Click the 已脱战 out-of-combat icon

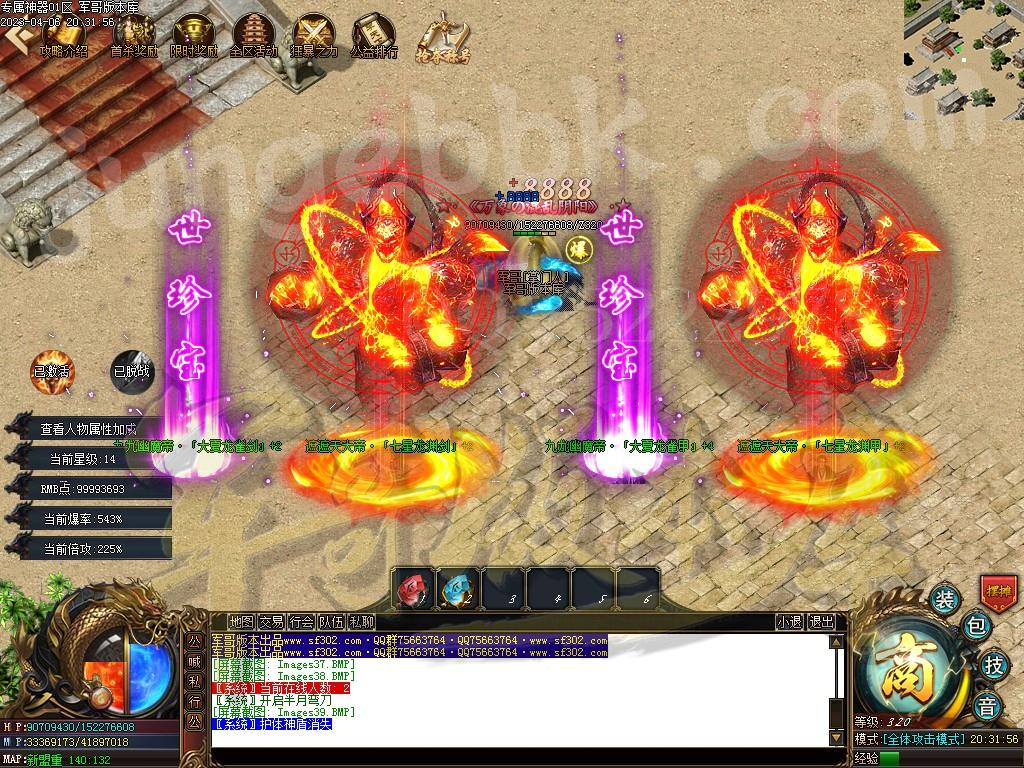pos(132,370)
